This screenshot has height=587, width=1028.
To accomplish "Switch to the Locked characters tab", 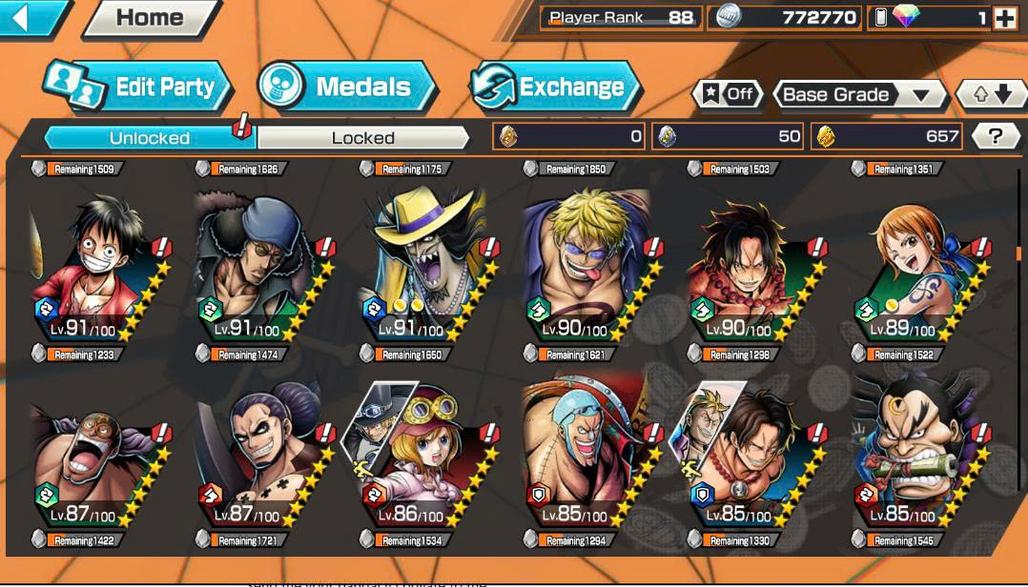I will 363,138.
